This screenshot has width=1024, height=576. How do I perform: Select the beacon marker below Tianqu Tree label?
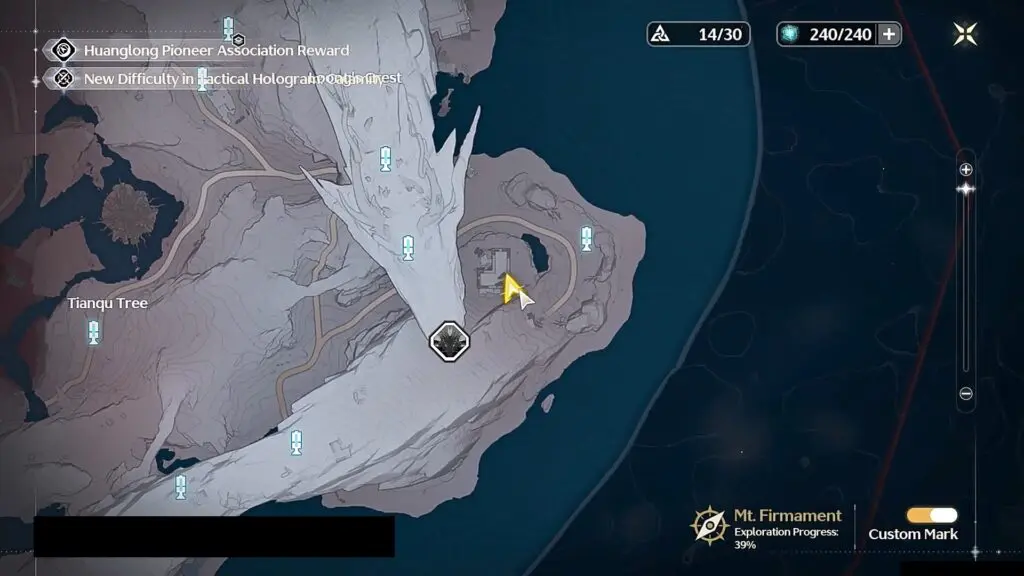[x=94, y=332]
